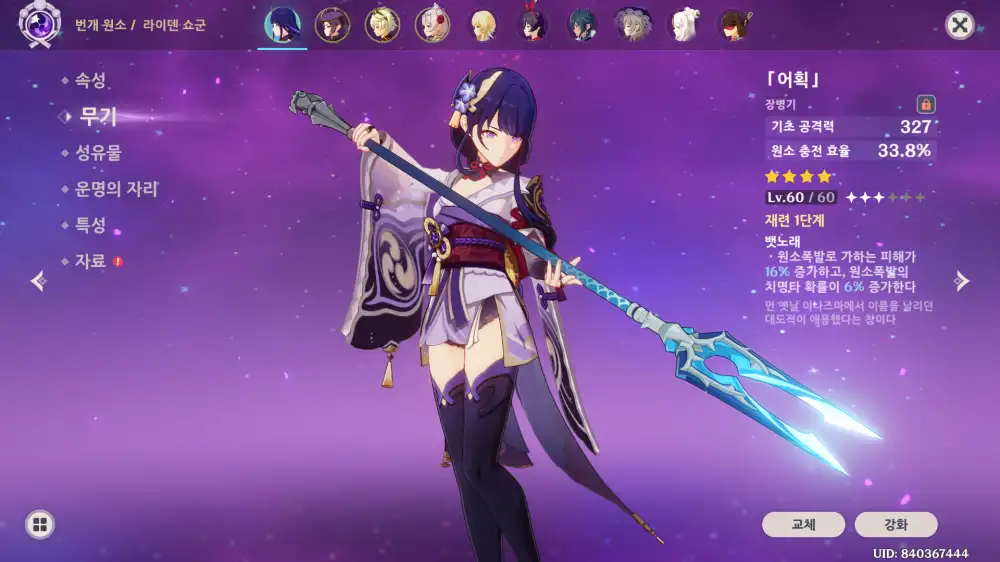Switch to the next character with right arrow
1000x562 pixels.
(x=962, y=281)
